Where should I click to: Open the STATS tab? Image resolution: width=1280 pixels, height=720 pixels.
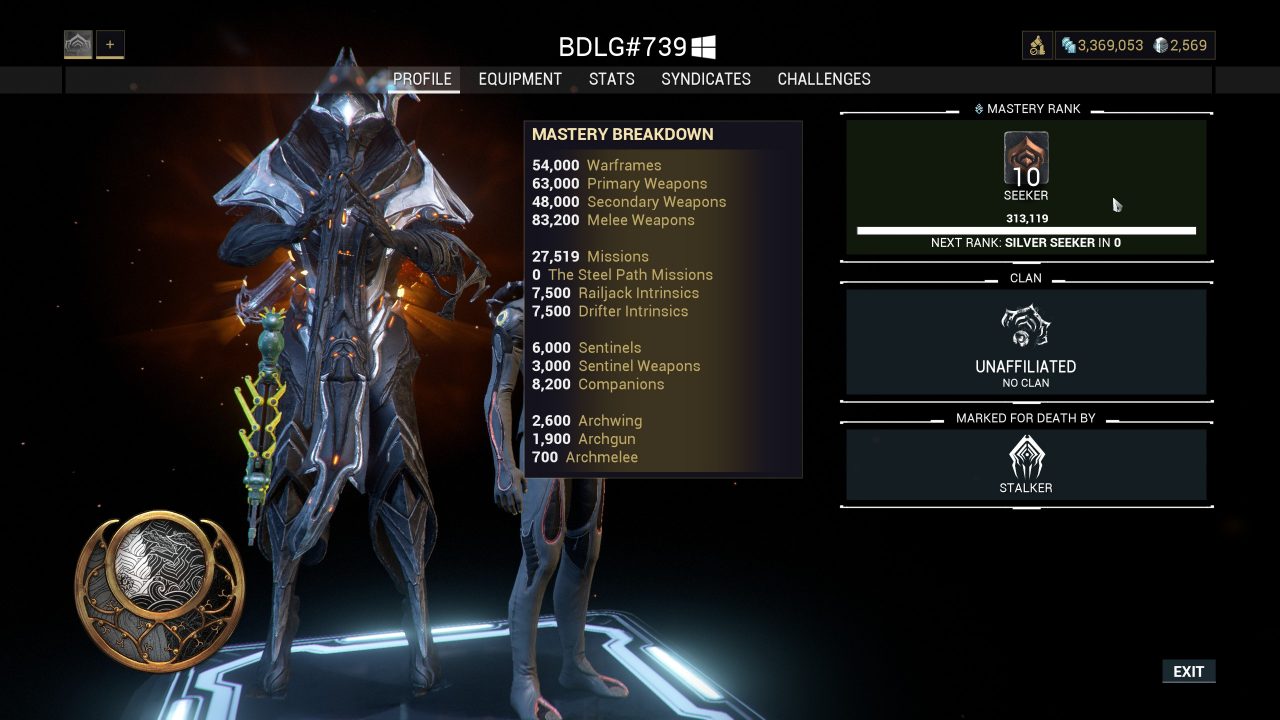point(611,79)
